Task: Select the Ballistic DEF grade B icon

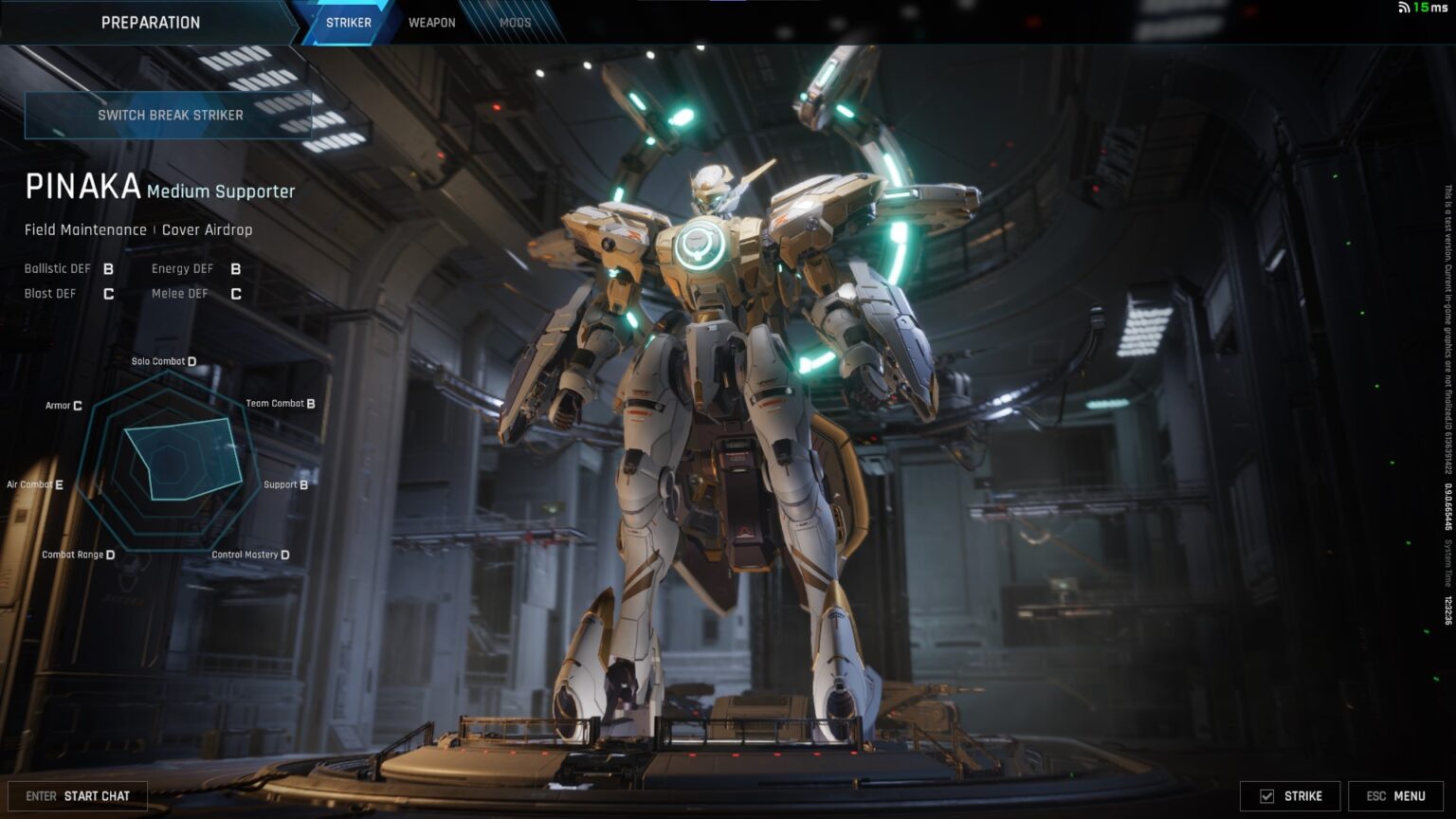Action: click(x=107, y=268)
